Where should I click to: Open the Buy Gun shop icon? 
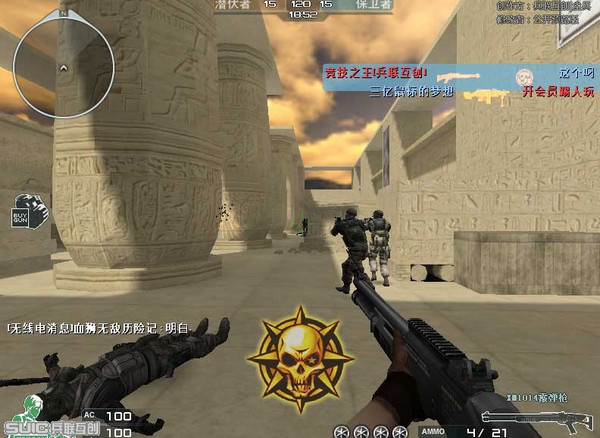29,208
